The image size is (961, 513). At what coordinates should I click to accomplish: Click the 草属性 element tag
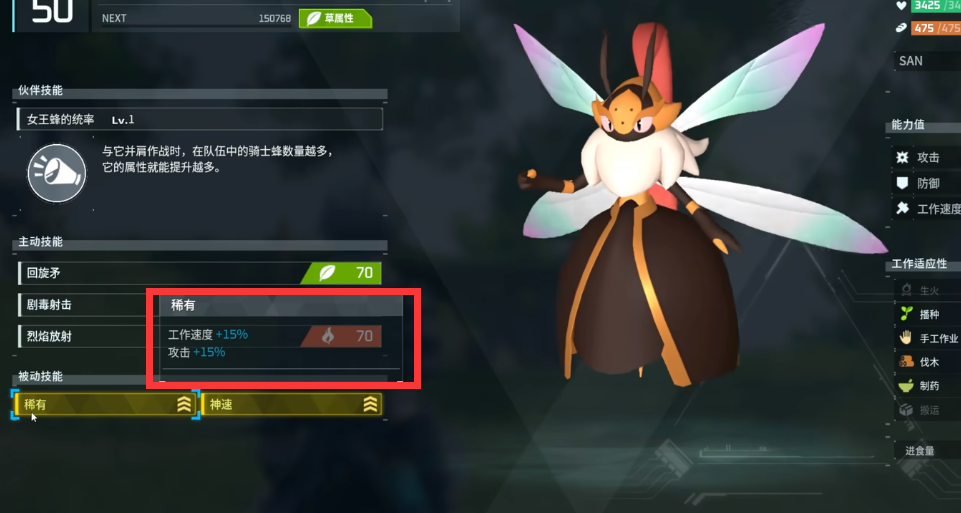pyautogui.click(x=335, y=18)
